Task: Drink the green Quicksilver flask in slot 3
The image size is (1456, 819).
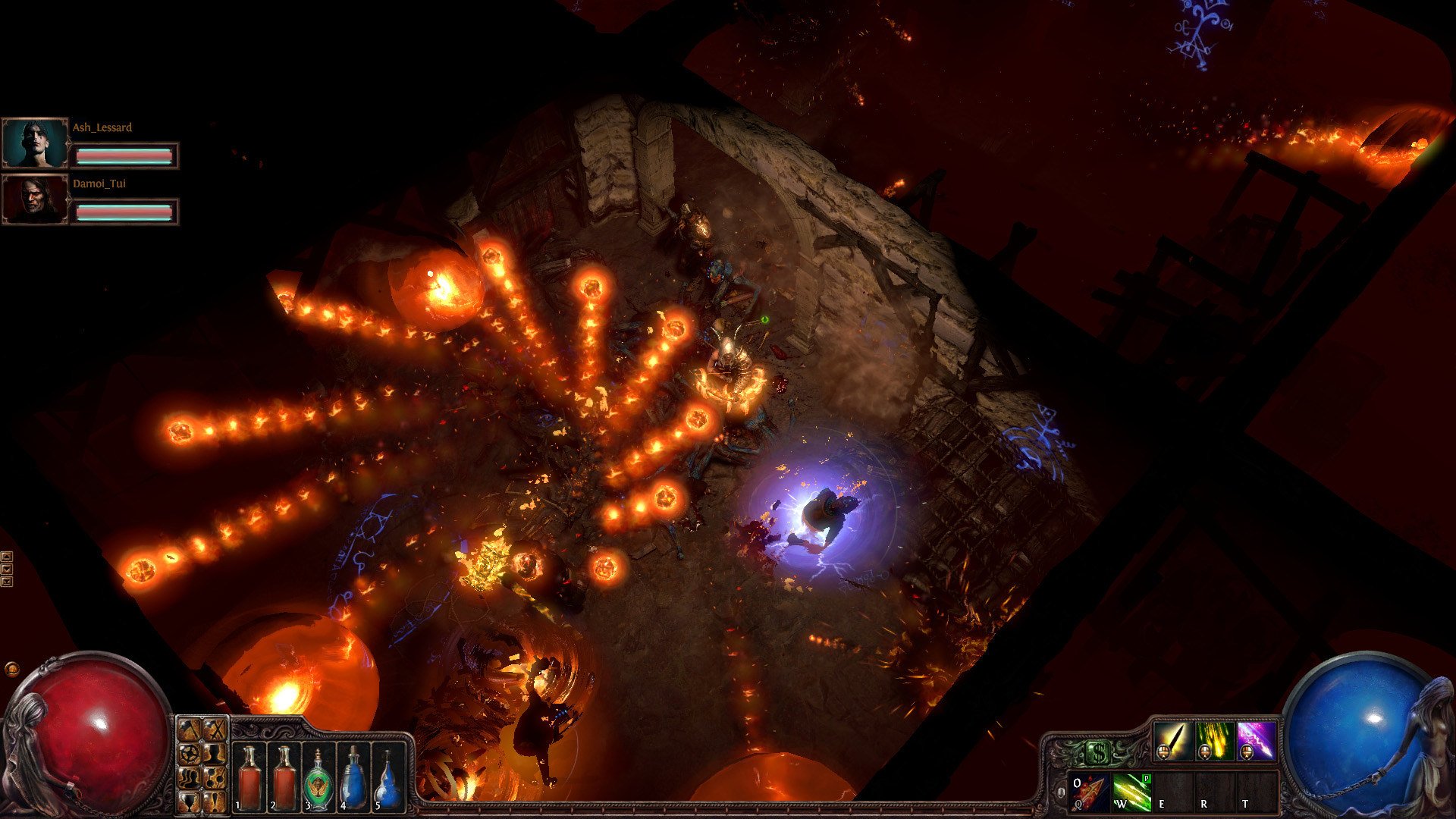Action: click(x=318, y=778)
